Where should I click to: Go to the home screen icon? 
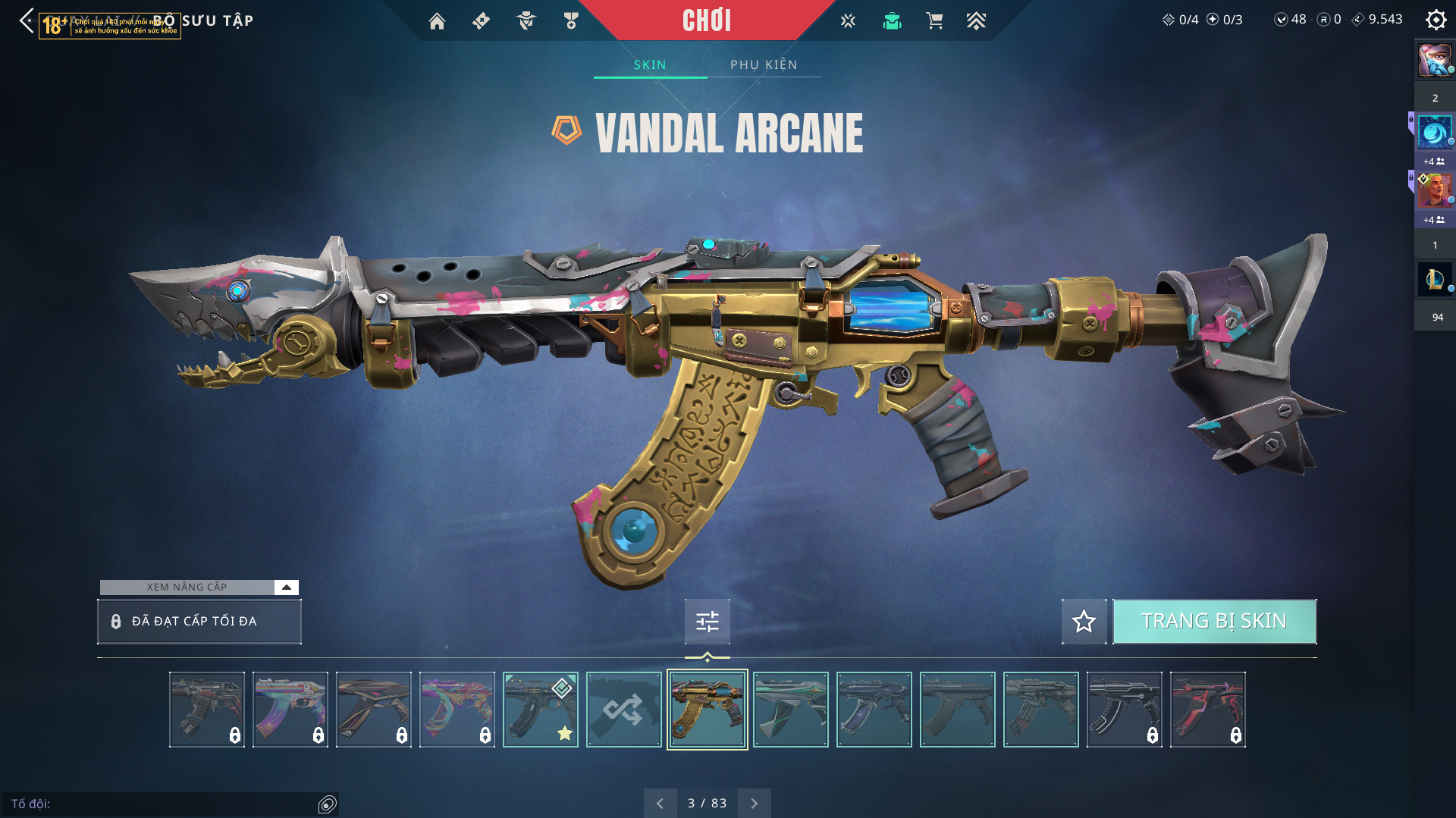pos(437,21)
